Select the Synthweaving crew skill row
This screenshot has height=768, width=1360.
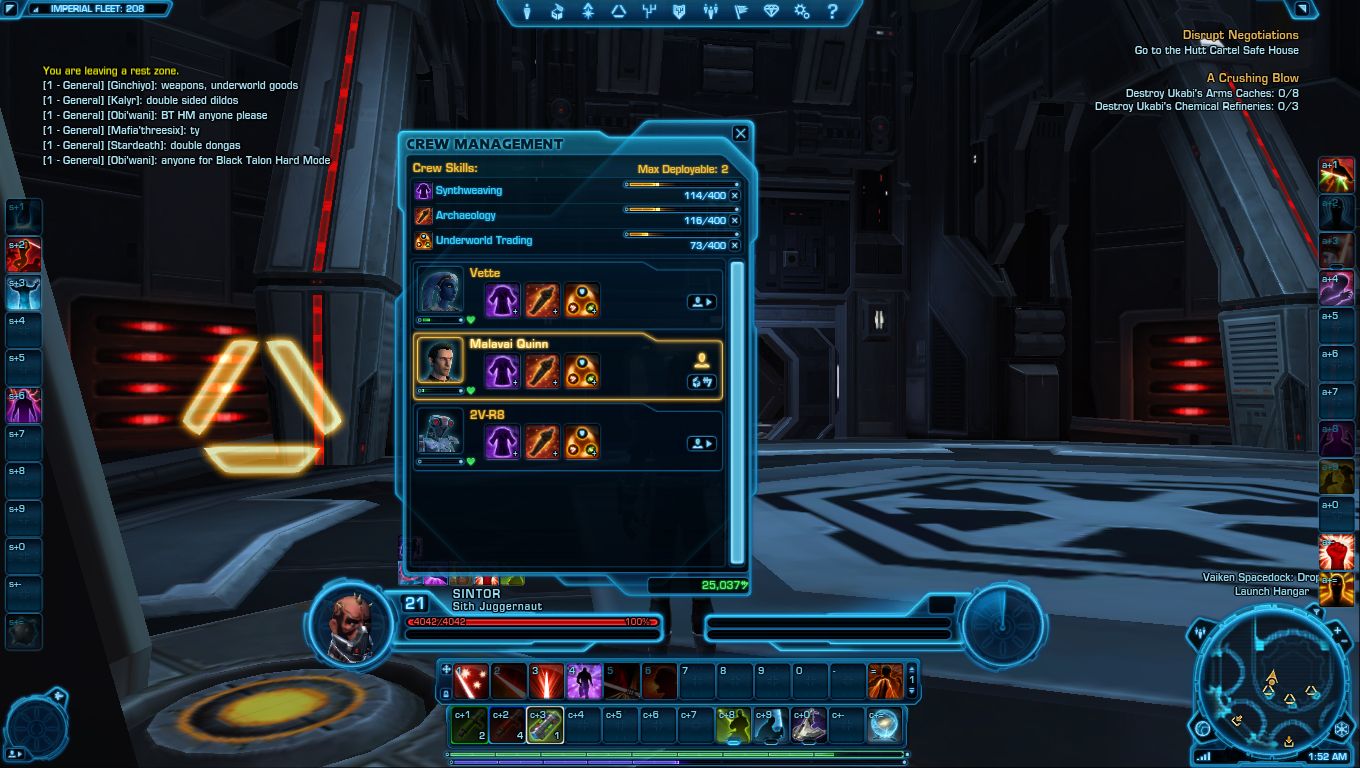pos(469,190)
